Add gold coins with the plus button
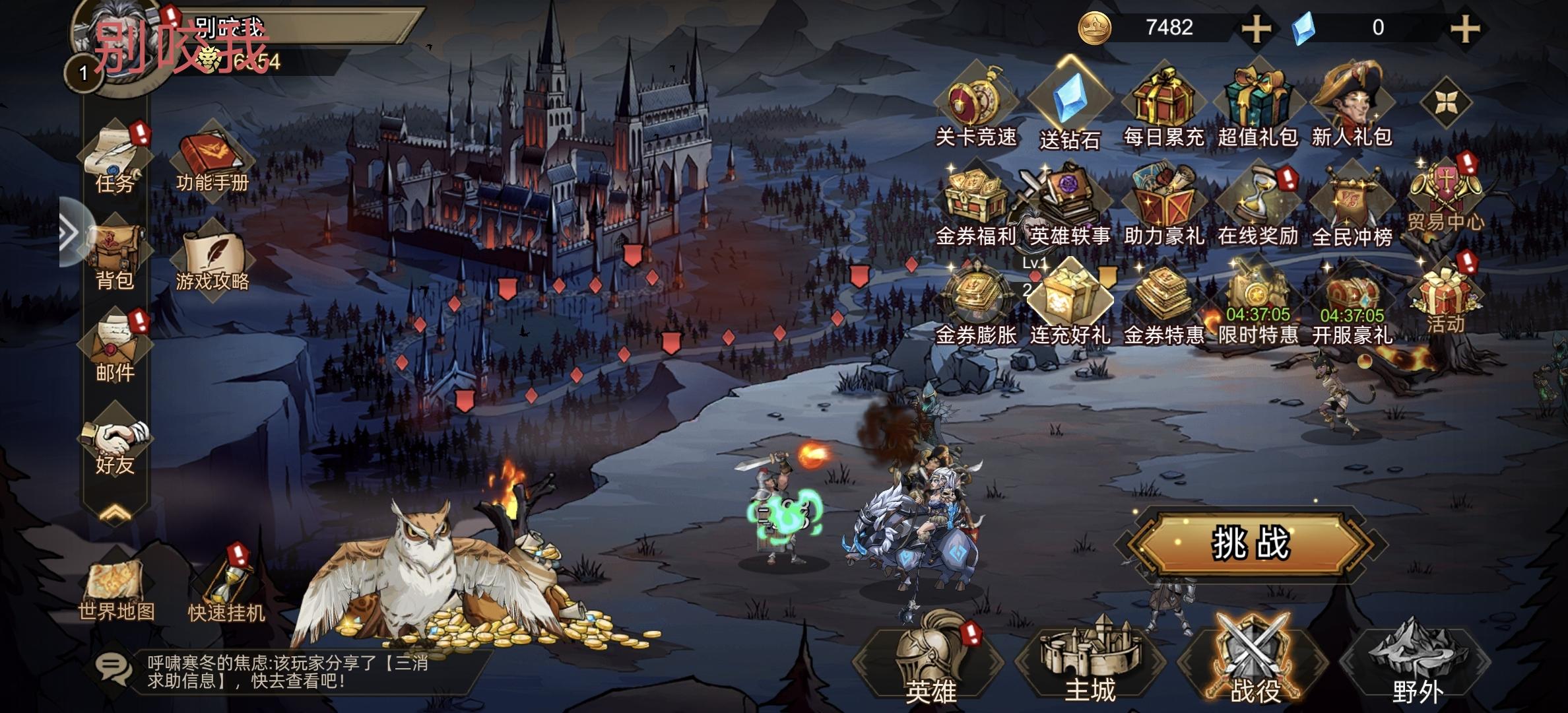Screen dimensions: 1568x713 [1256, 28]
